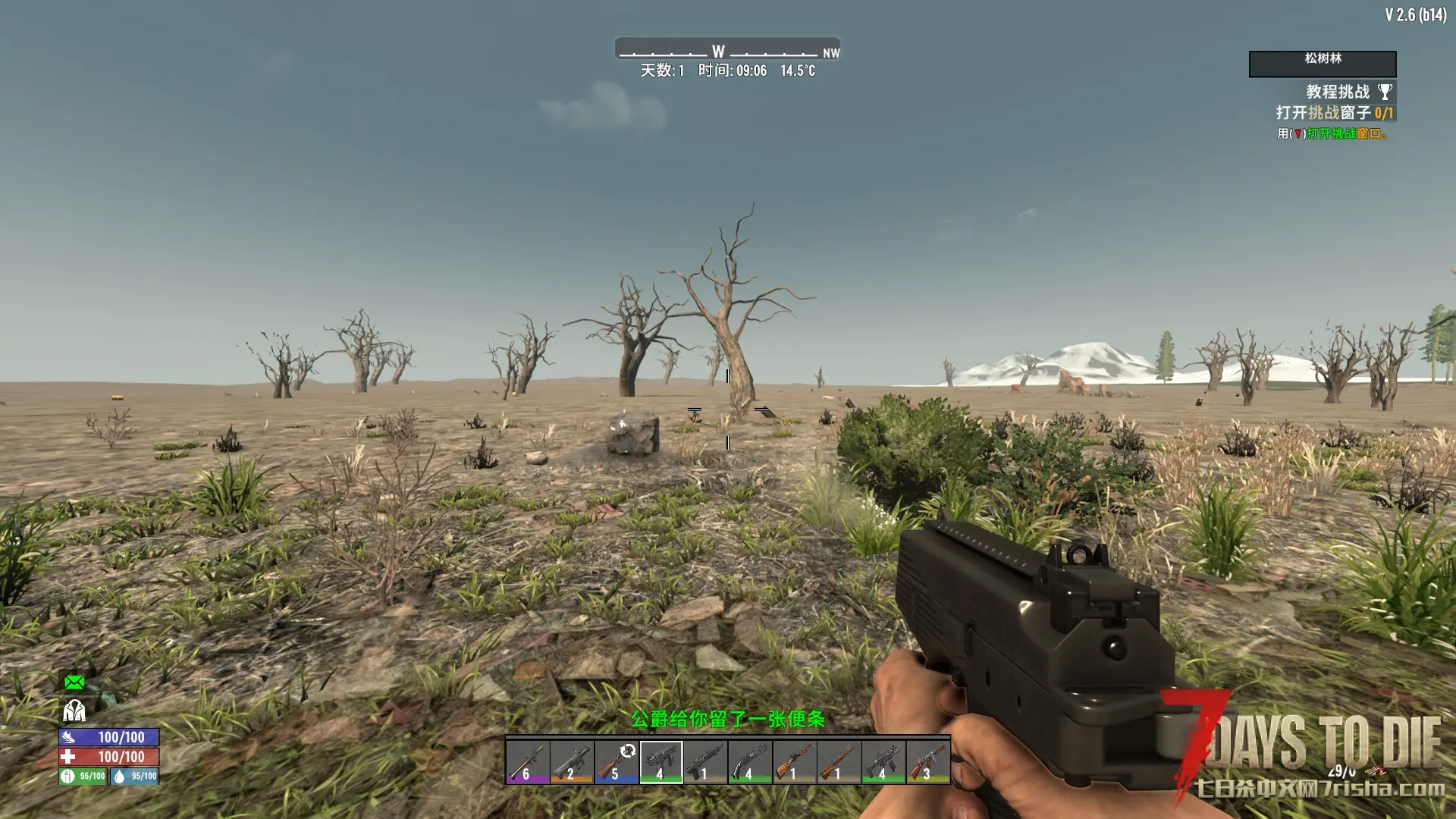Equip the black pump shotgun slot

point(705,761)
